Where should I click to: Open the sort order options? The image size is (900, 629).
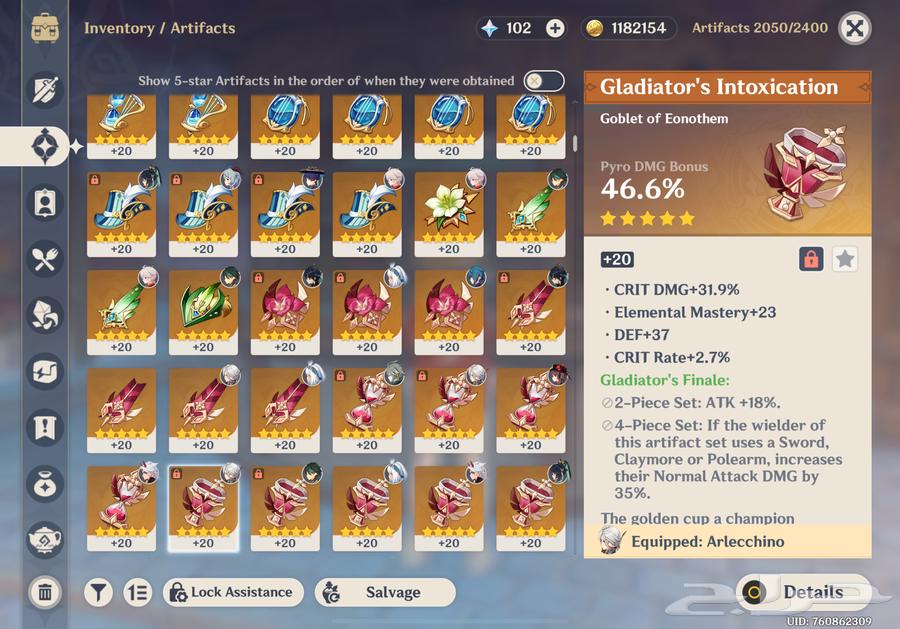(137, 592)
